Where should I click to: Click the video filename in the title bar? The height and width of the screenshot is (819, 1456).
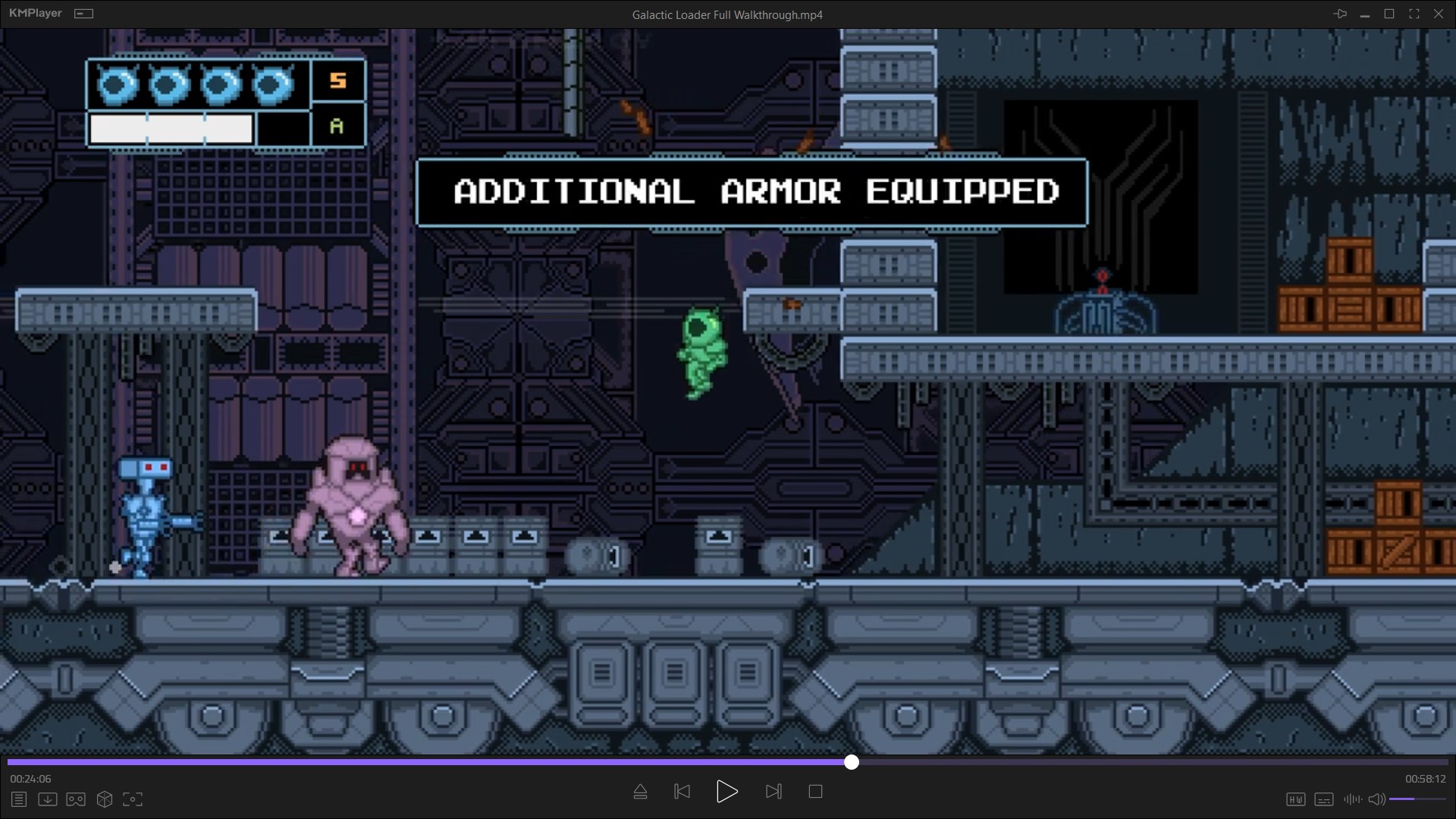(726, 14)
